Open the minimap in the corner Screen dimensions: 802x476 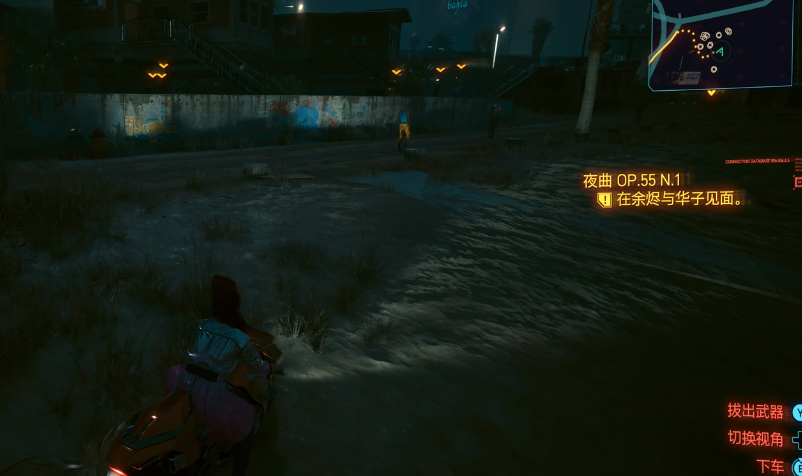pyautogui.click(x=725, y=44)
